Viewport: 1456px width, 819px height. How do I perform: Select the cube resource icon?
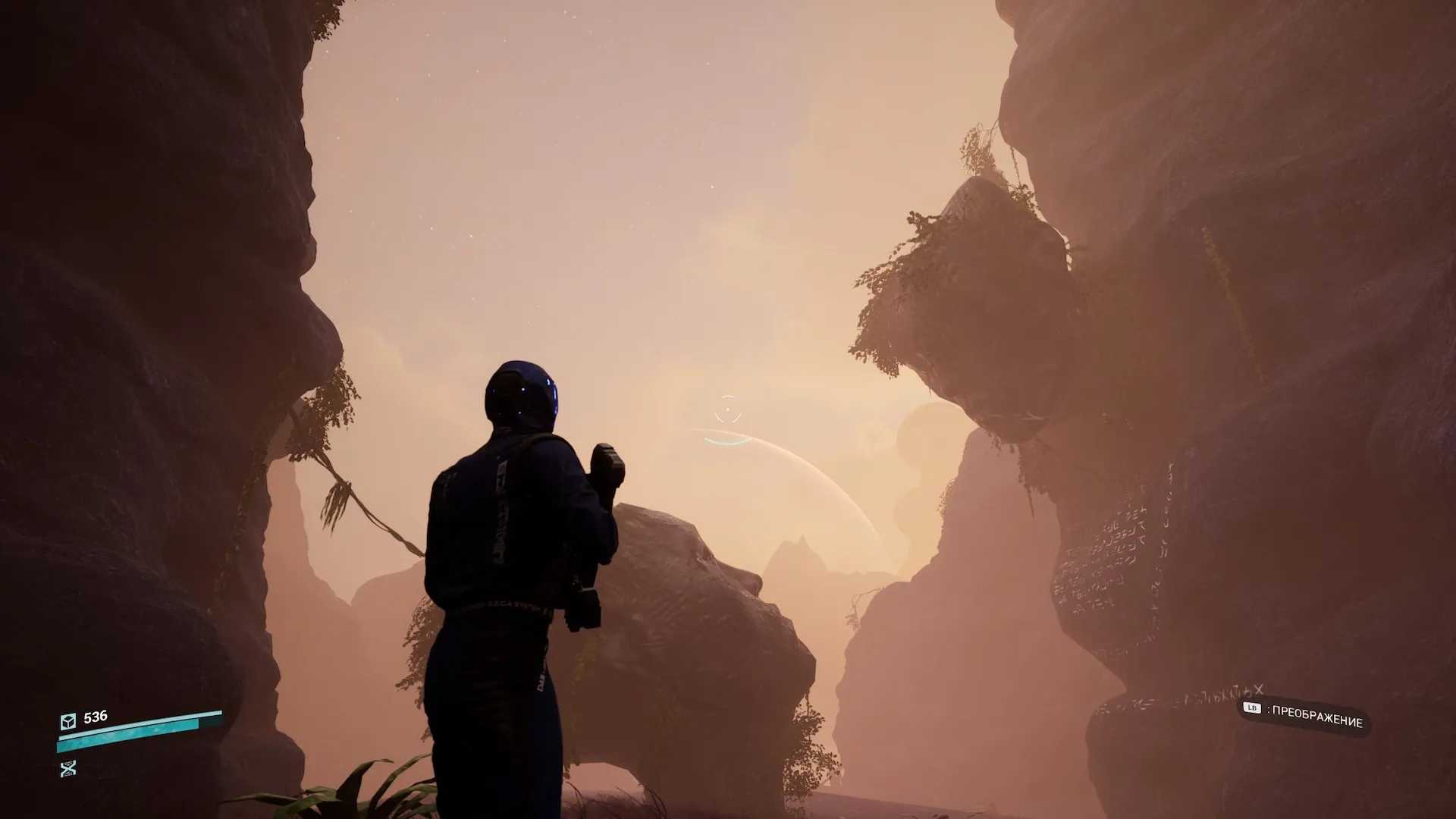[x=68, y=720]
